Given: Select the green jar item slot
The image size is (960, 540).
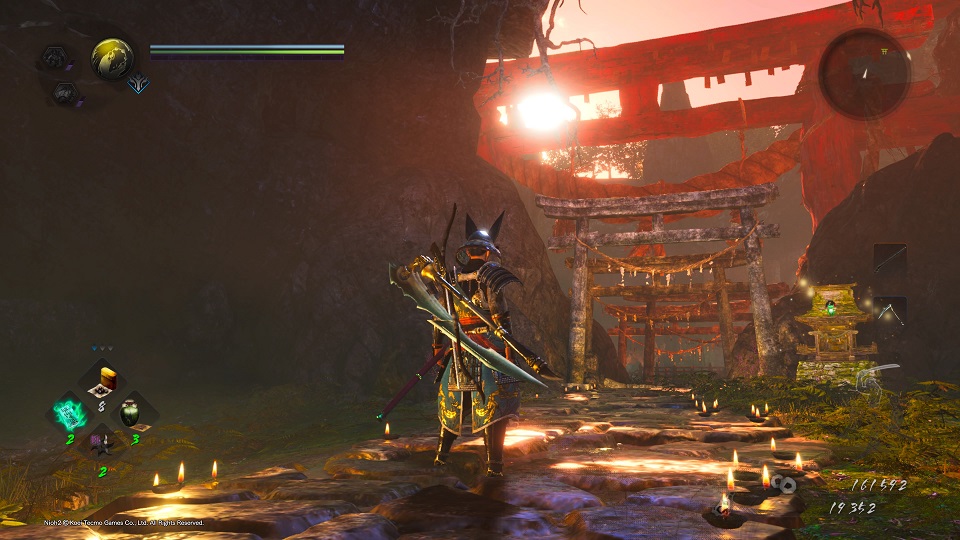Looking at the screenshot, I should pos(130,412).
